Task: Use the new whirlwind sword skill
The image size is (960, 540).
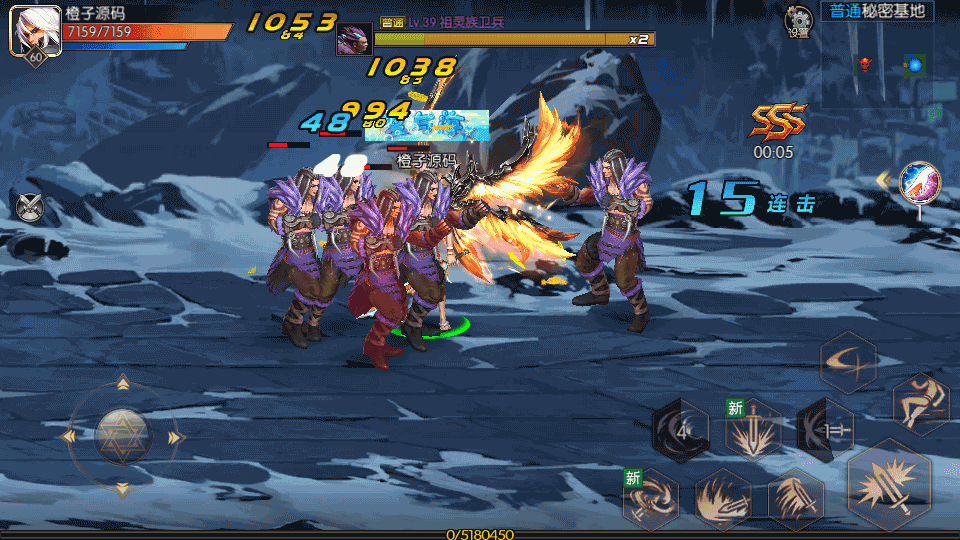Action: 652,498
